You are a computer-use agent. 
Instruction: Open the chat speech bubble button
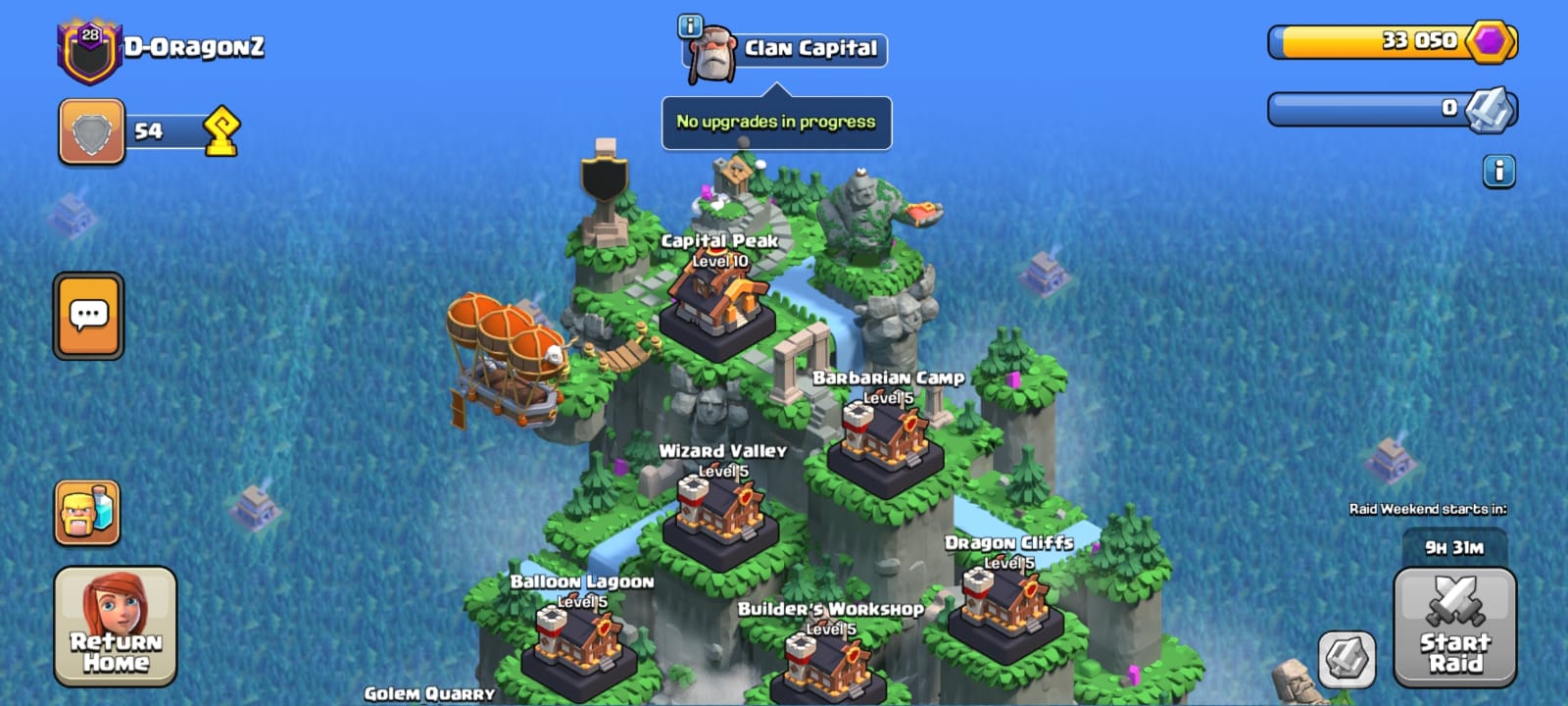tap(88, 316)
